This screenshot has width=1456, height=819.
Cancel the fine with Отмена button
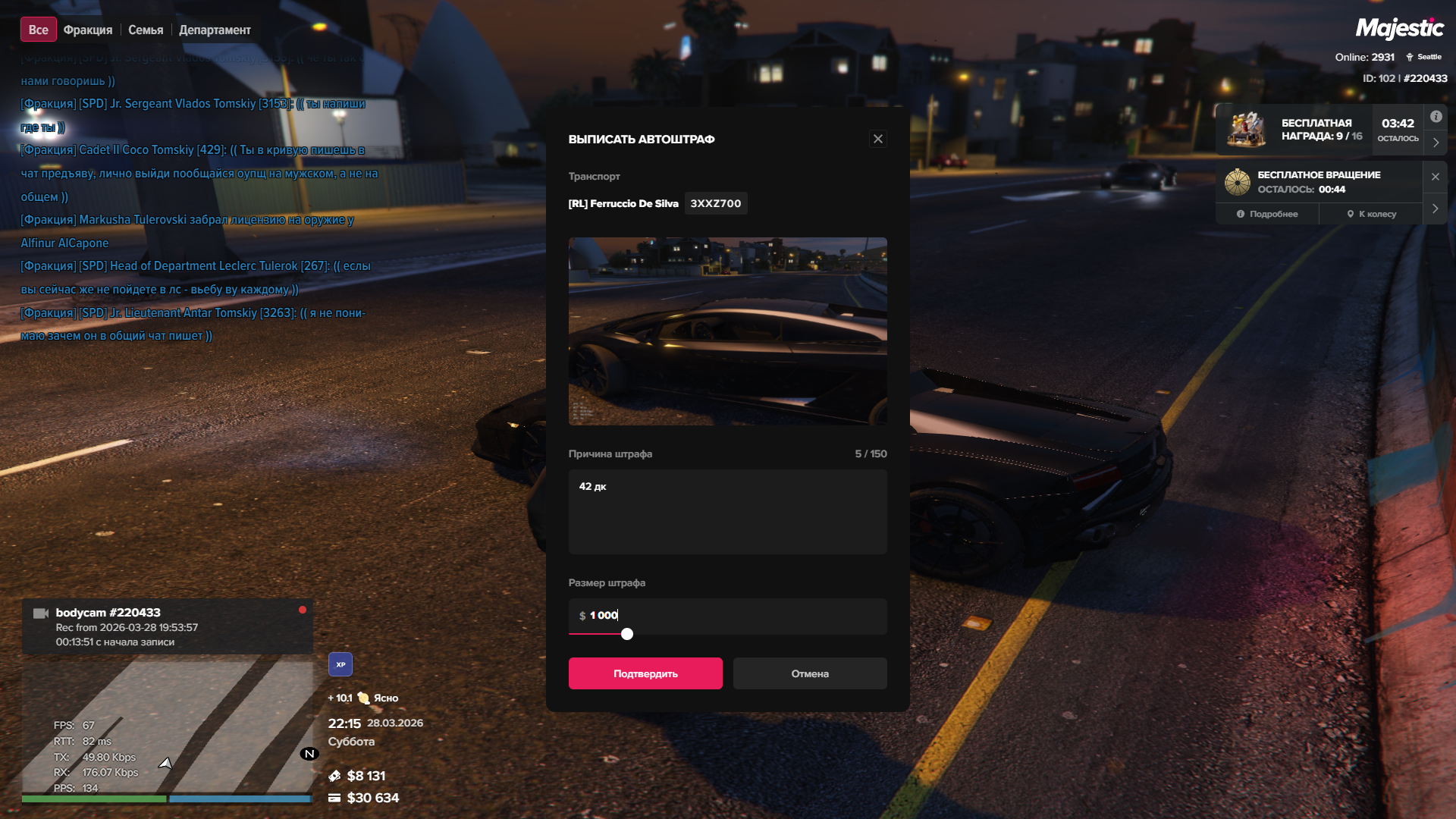click(810, 673)
